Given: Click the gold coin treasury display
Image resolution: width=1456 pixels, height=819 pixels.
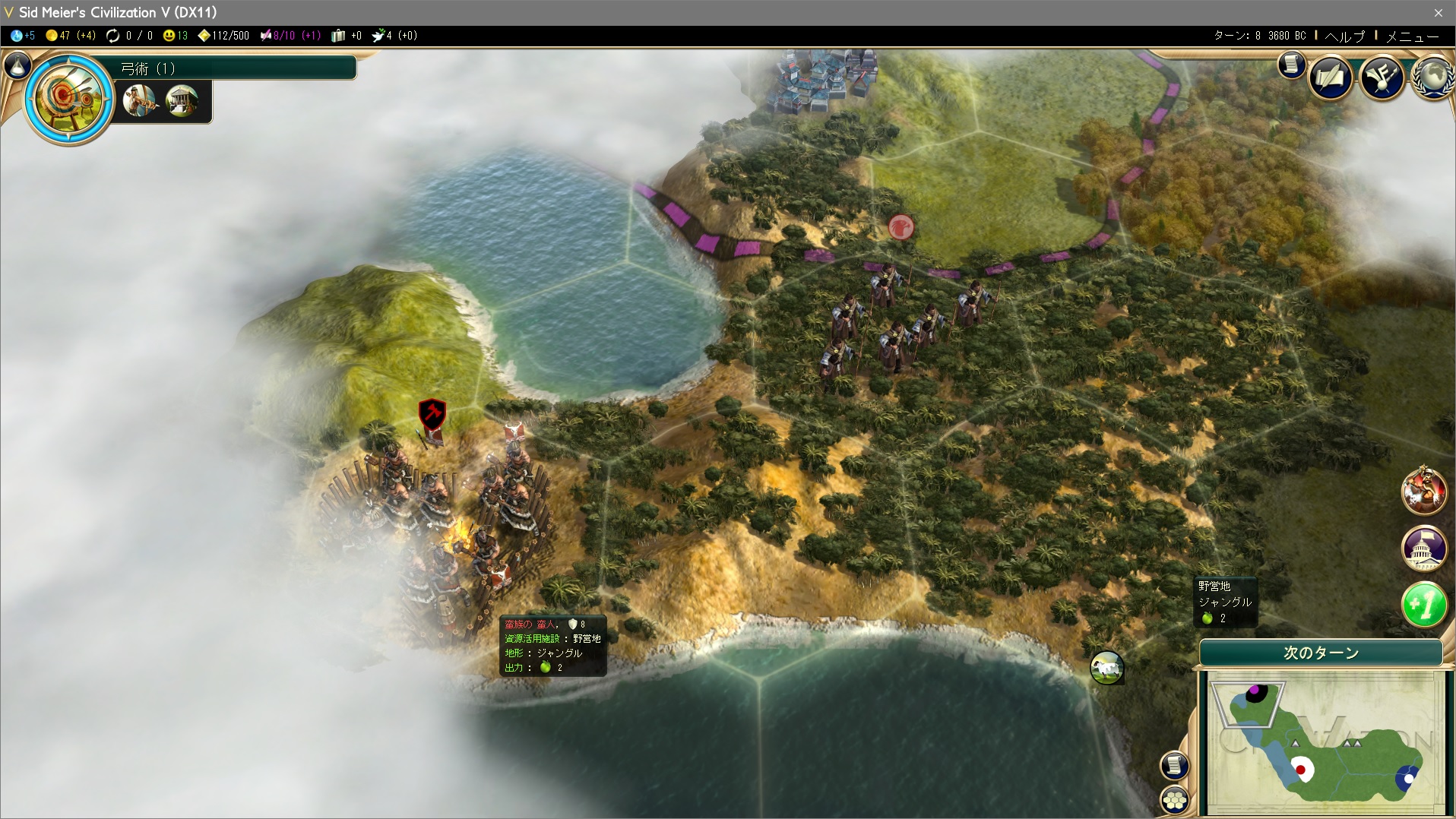Looking at the screenshot, I should pos(69,36).
